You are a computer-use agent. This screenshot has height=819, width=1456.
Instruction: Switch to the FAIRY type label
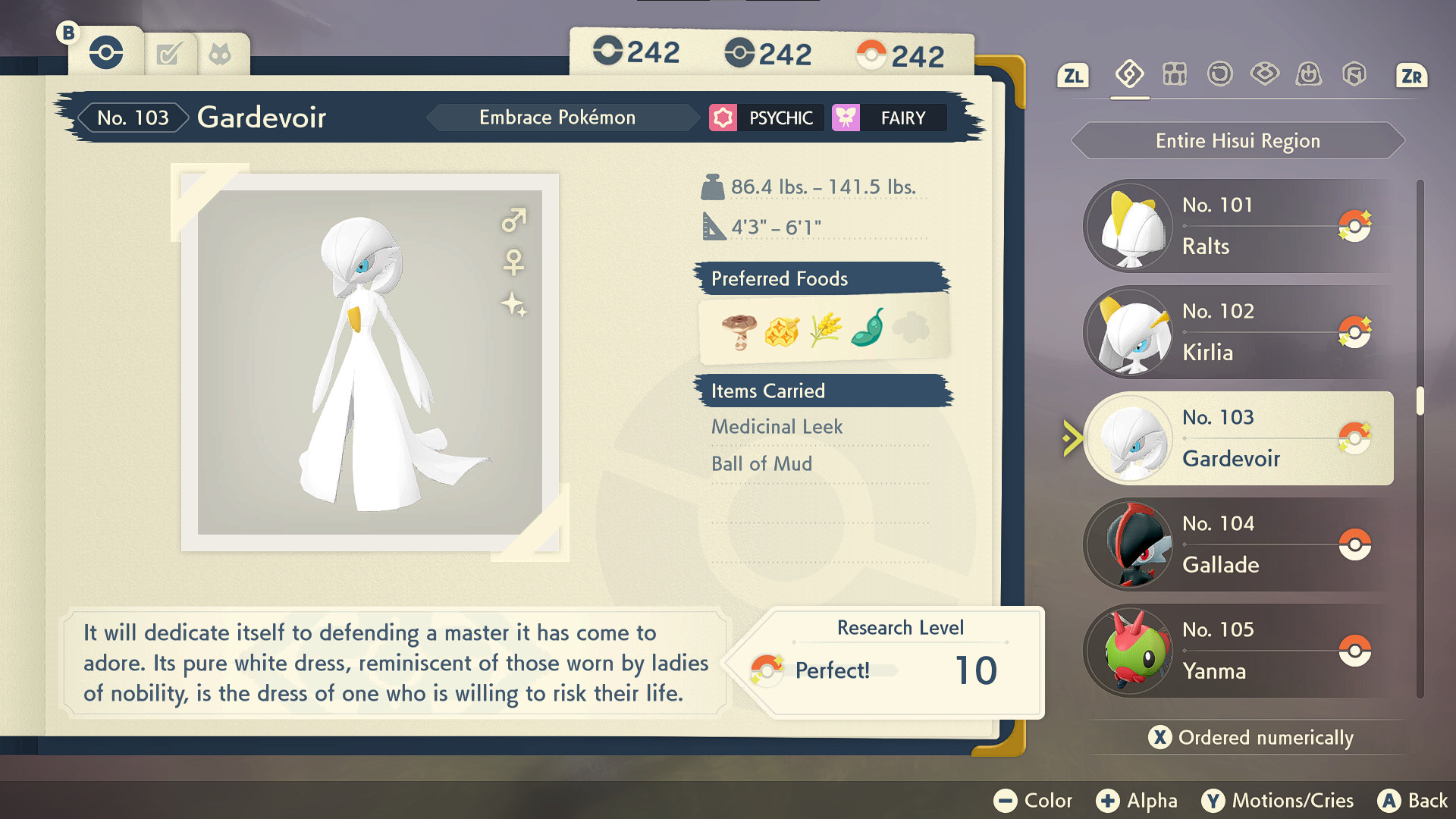point(889,118)
